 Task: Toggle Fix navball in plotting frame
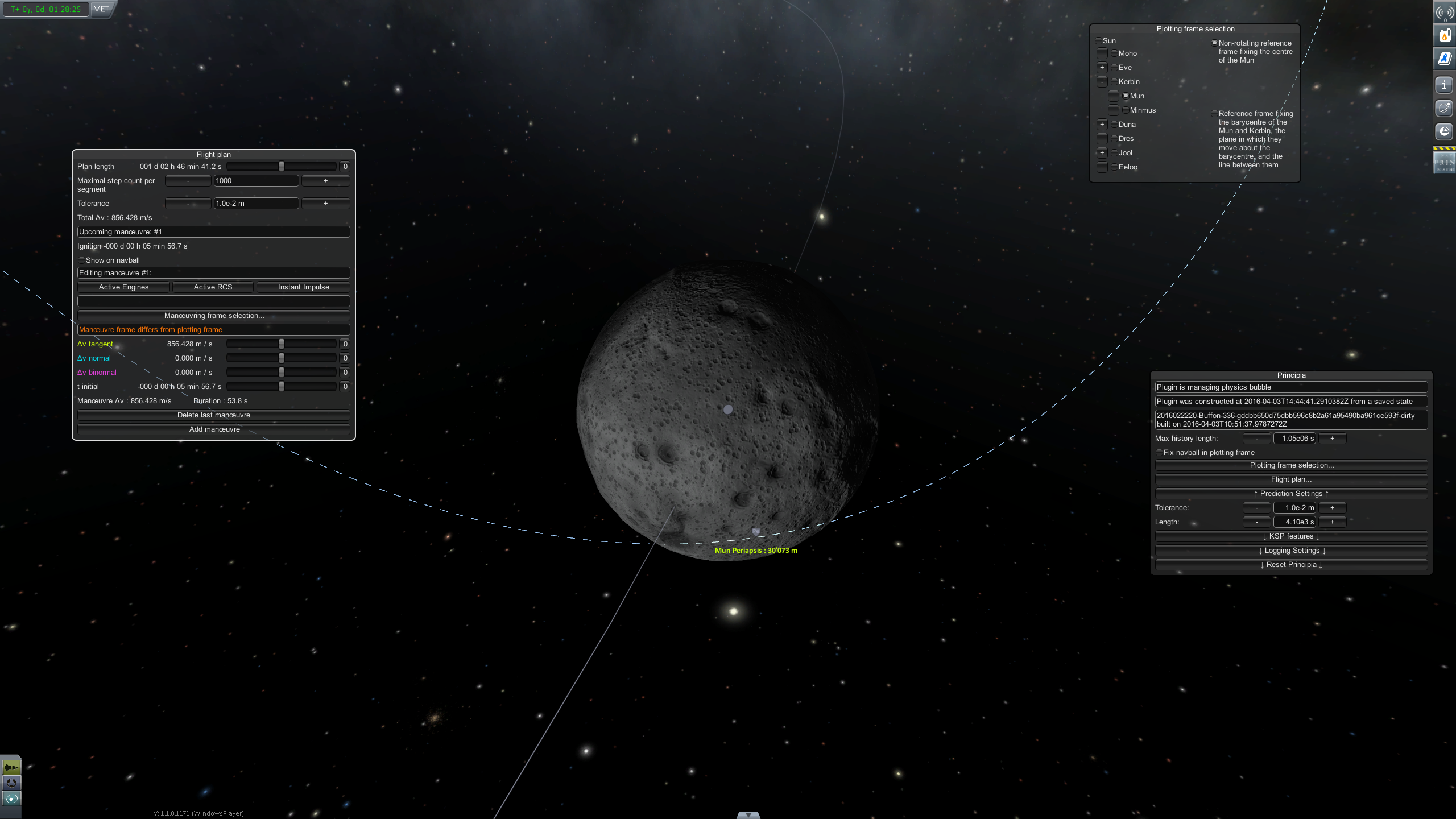[1160, 453]
